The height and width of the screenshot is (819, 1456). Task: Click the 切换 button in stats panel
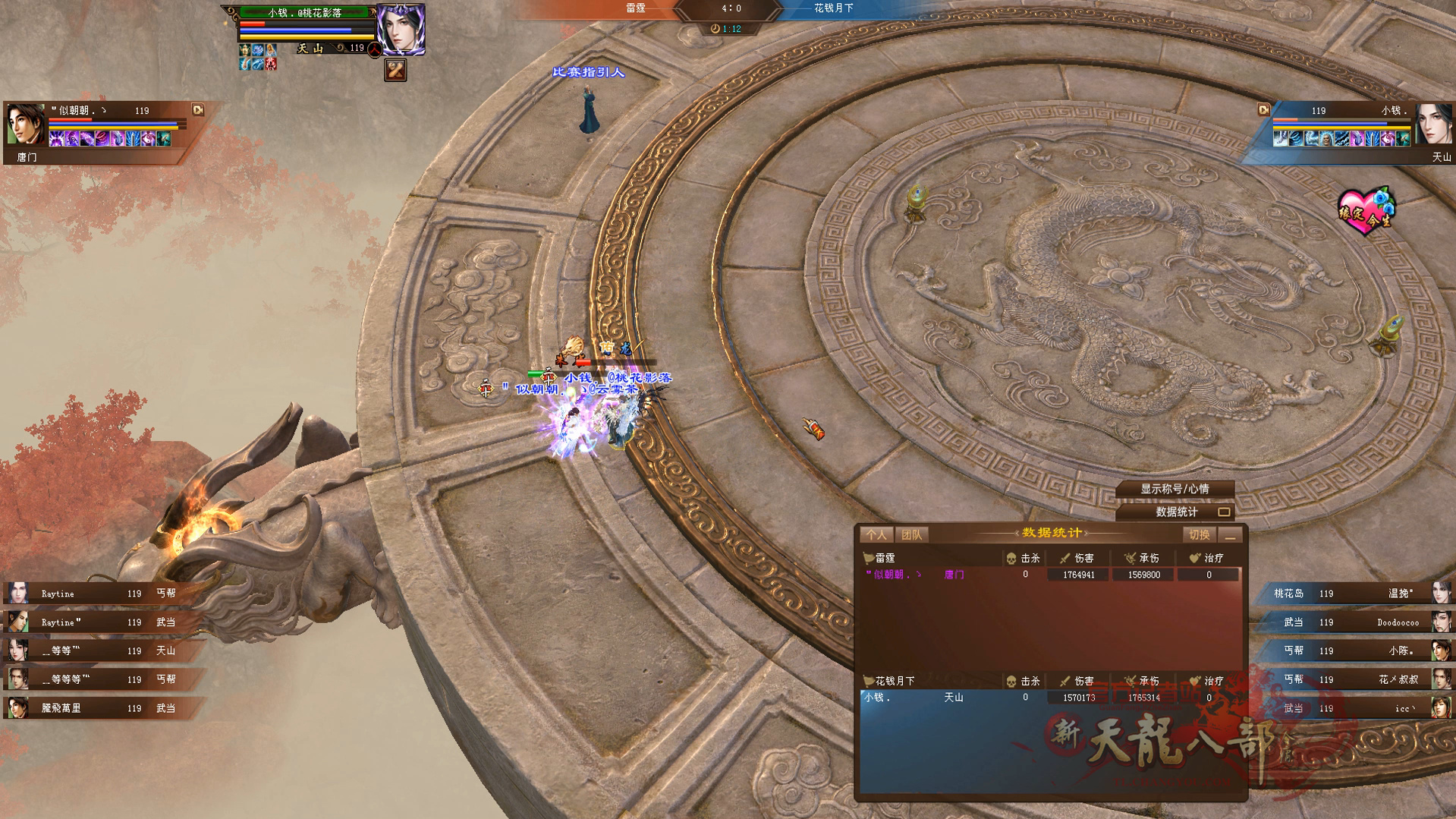[1199, 535]
